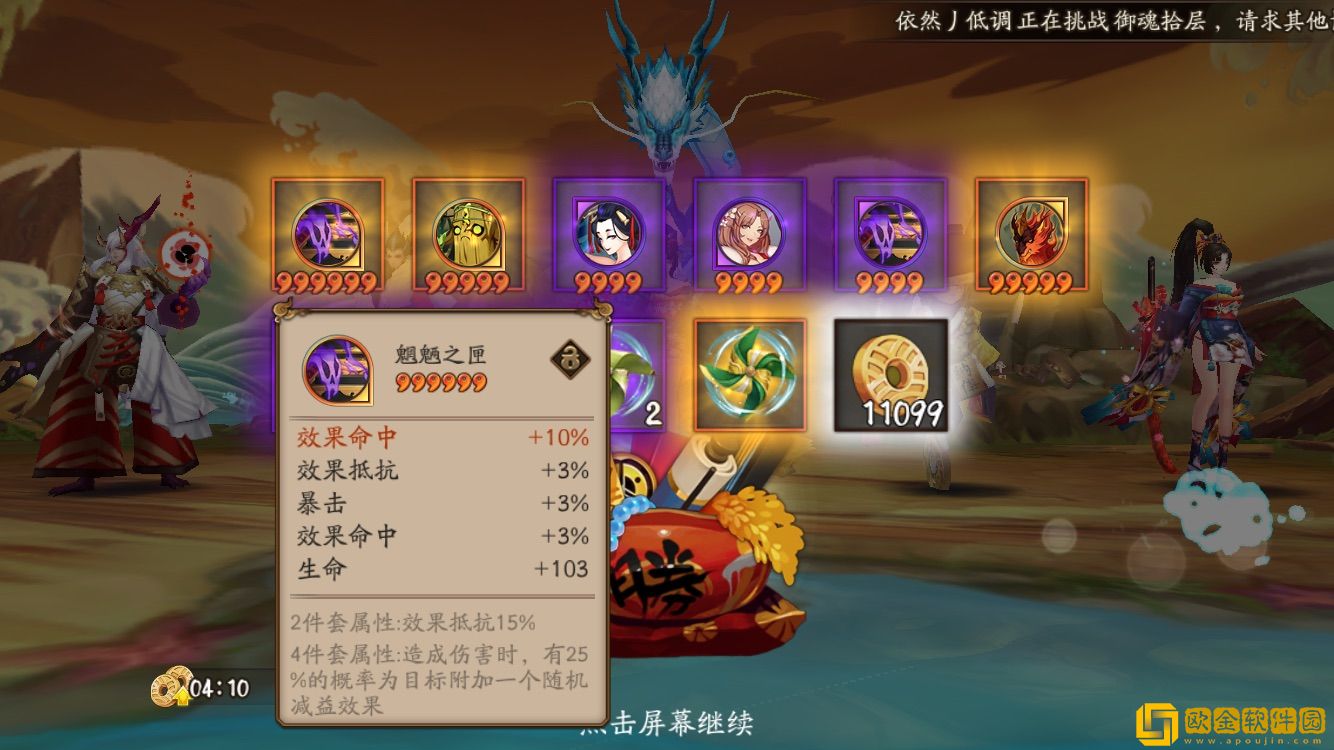Click the 999999 count label under 魍魉之匣

pos(442,383)
